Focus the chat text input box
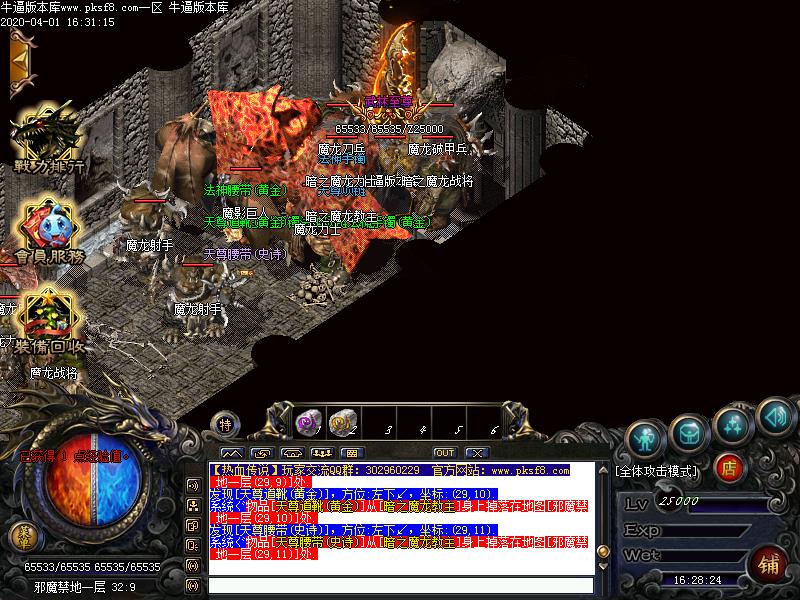This screenshot has height=600, width=800. pos(398,586)
